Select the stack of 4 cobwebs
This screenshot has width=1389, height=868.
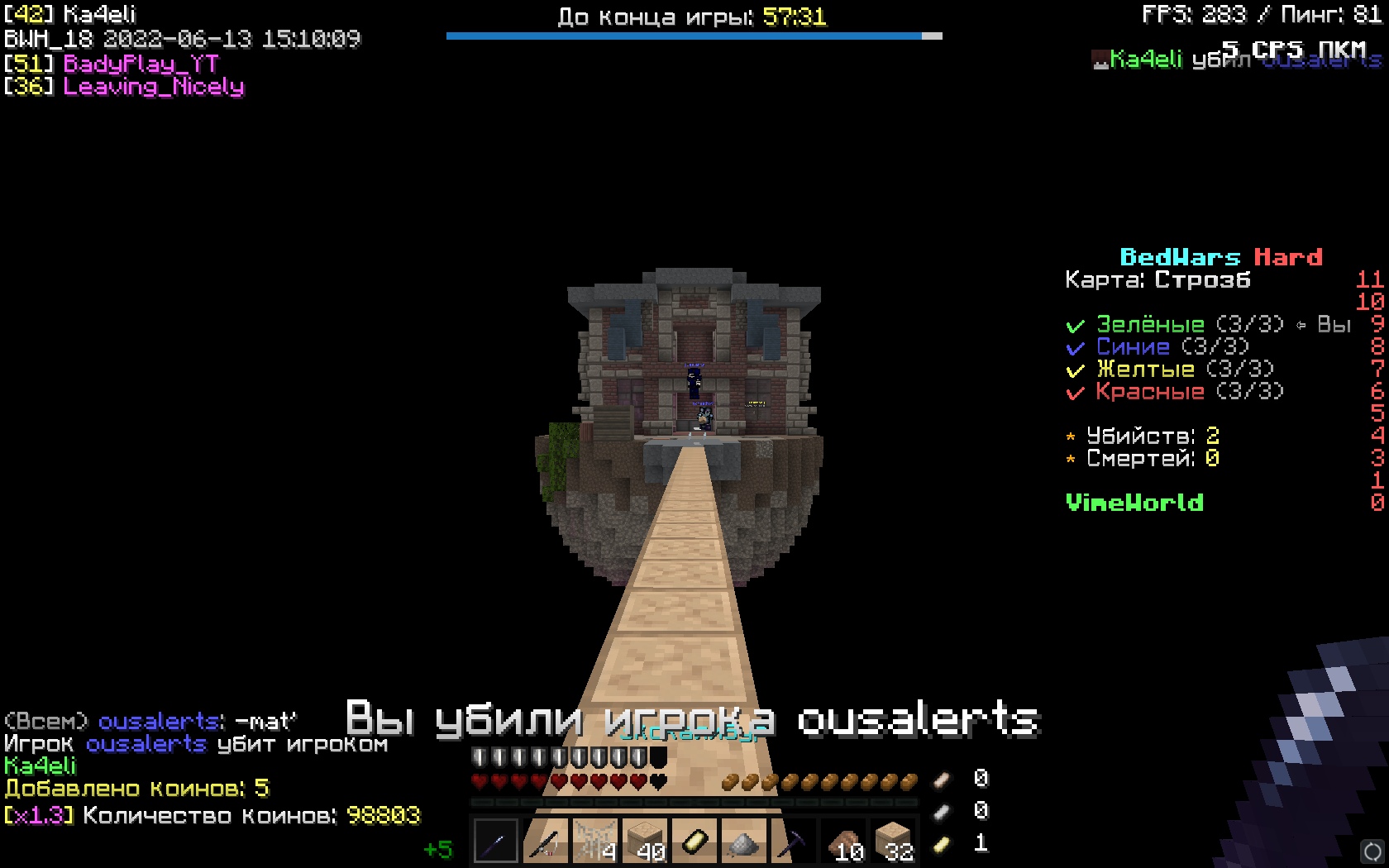pos(596,842)
